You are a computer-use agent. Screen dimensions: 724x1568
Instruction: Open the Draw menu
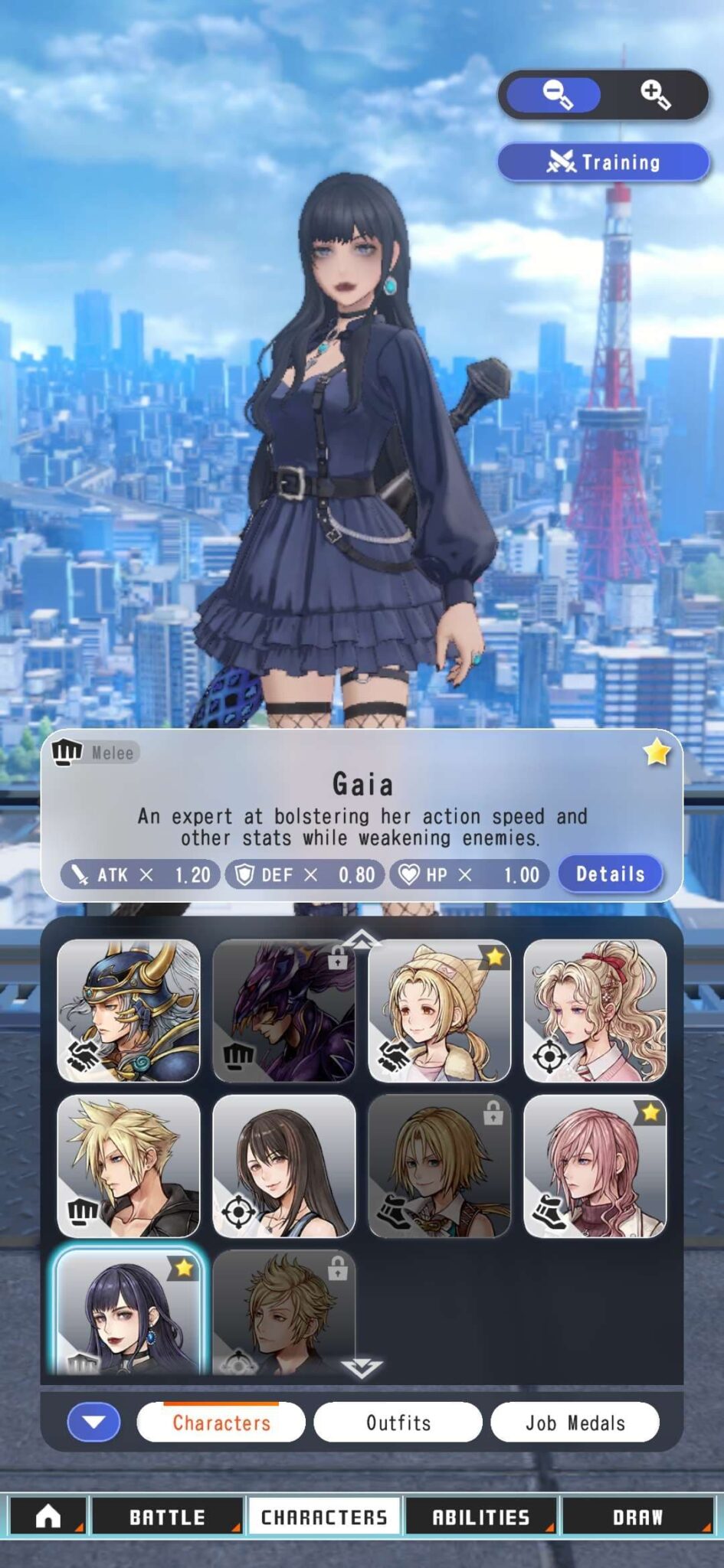(x=637, y=1516)
